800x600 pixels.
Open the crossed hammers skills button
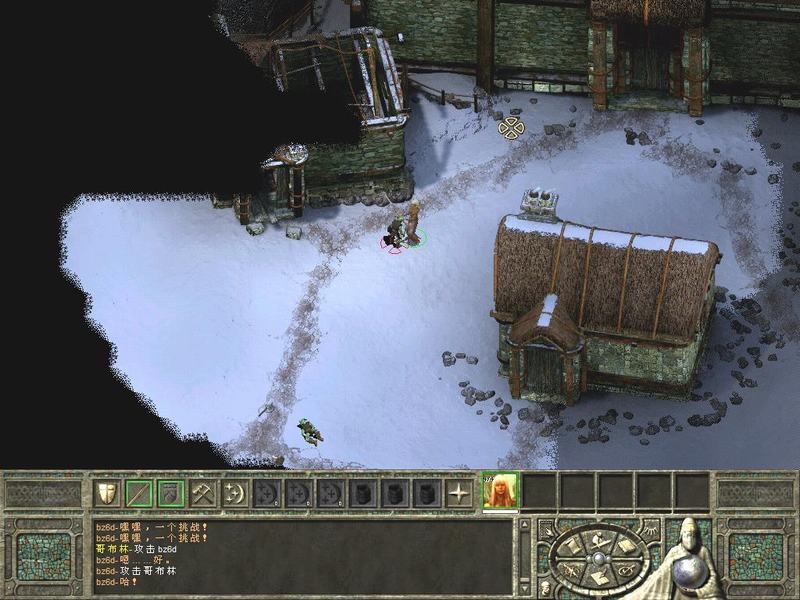click(203, 493)
